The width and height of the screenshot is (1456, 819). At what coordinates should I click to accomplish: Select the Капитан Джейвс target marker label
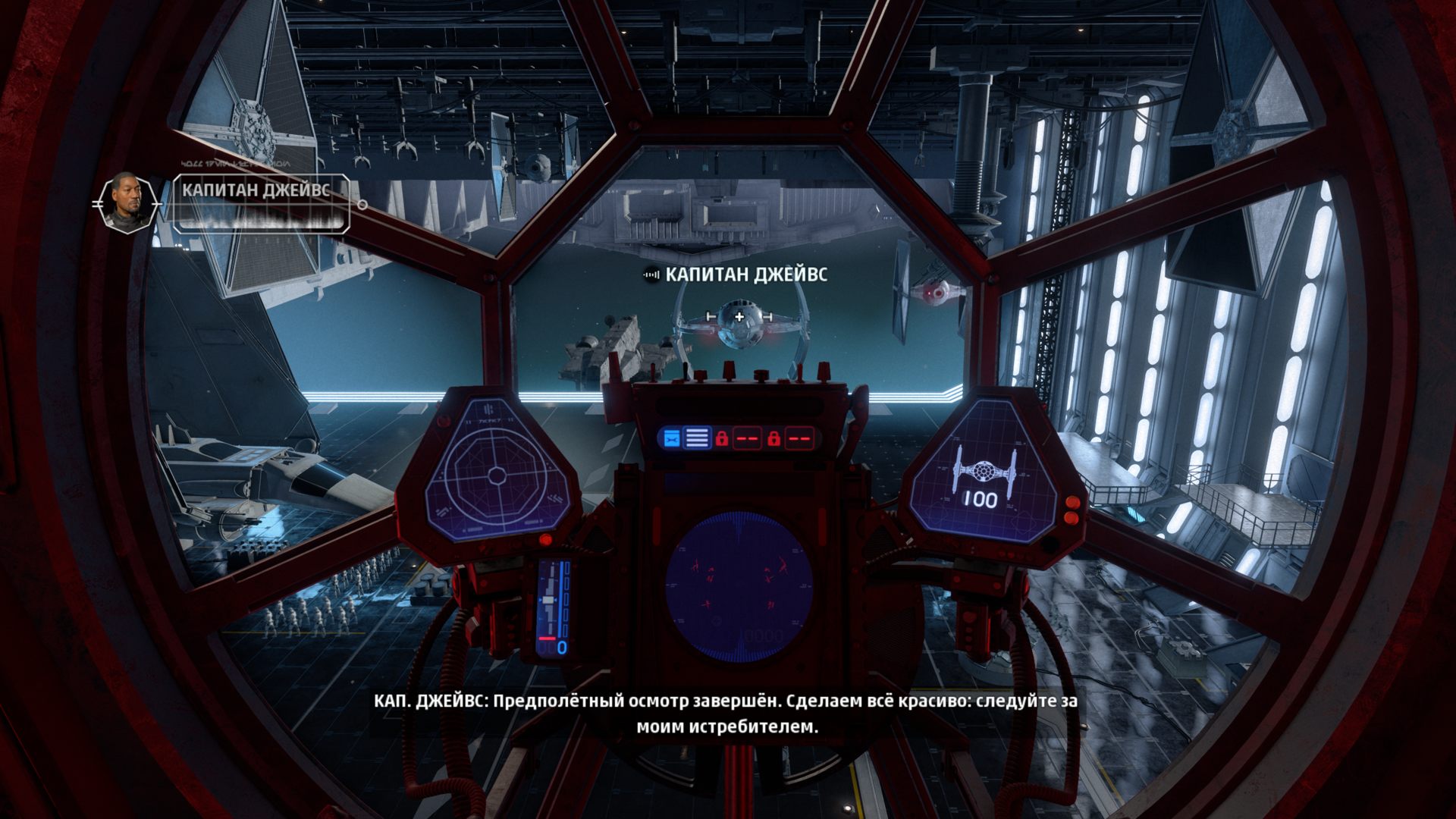745,275
